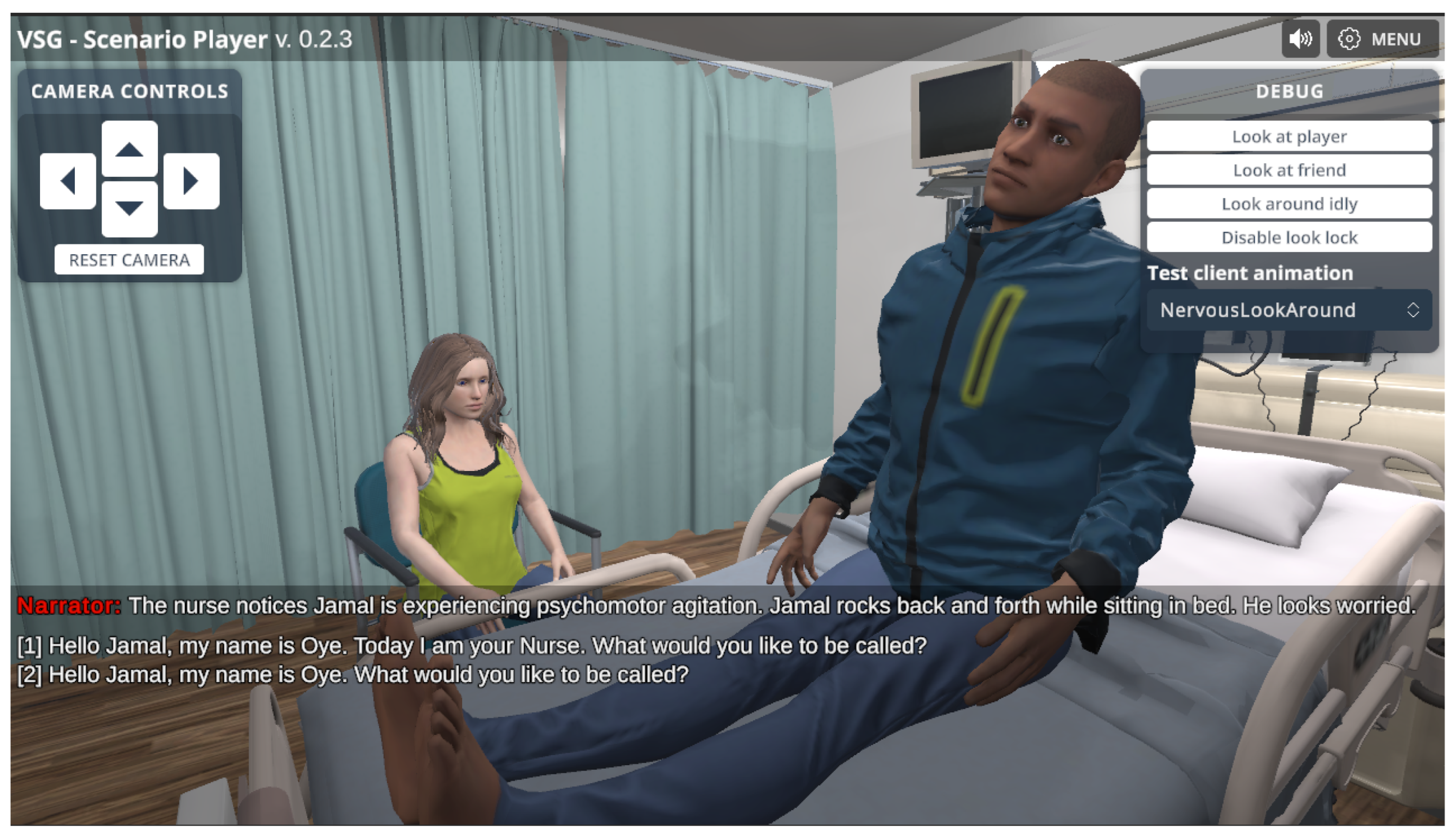Move camera up with the up arrow

click(129, 149)
